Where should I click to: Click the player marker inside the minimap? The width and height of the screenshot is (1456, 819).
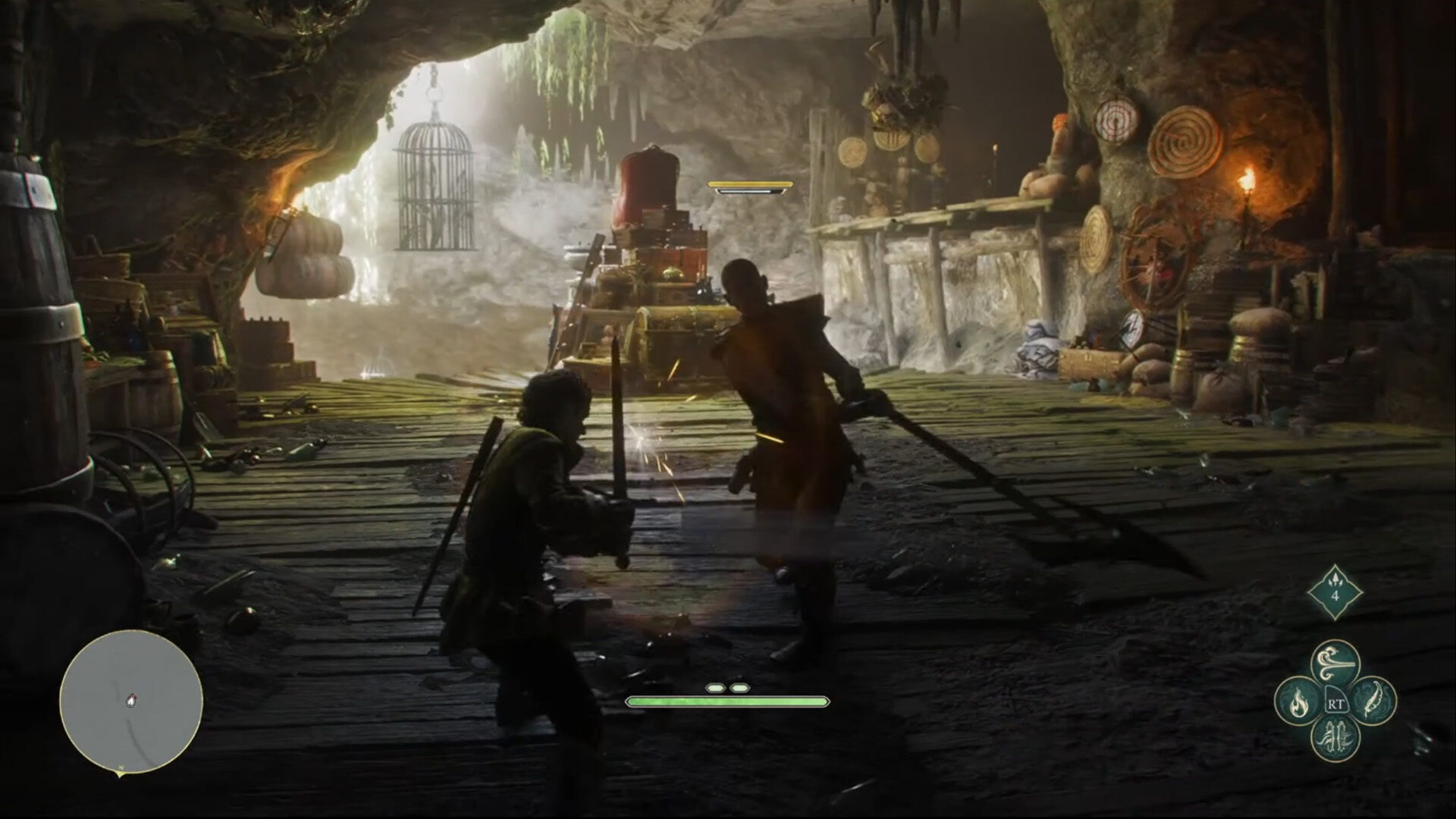132,701
